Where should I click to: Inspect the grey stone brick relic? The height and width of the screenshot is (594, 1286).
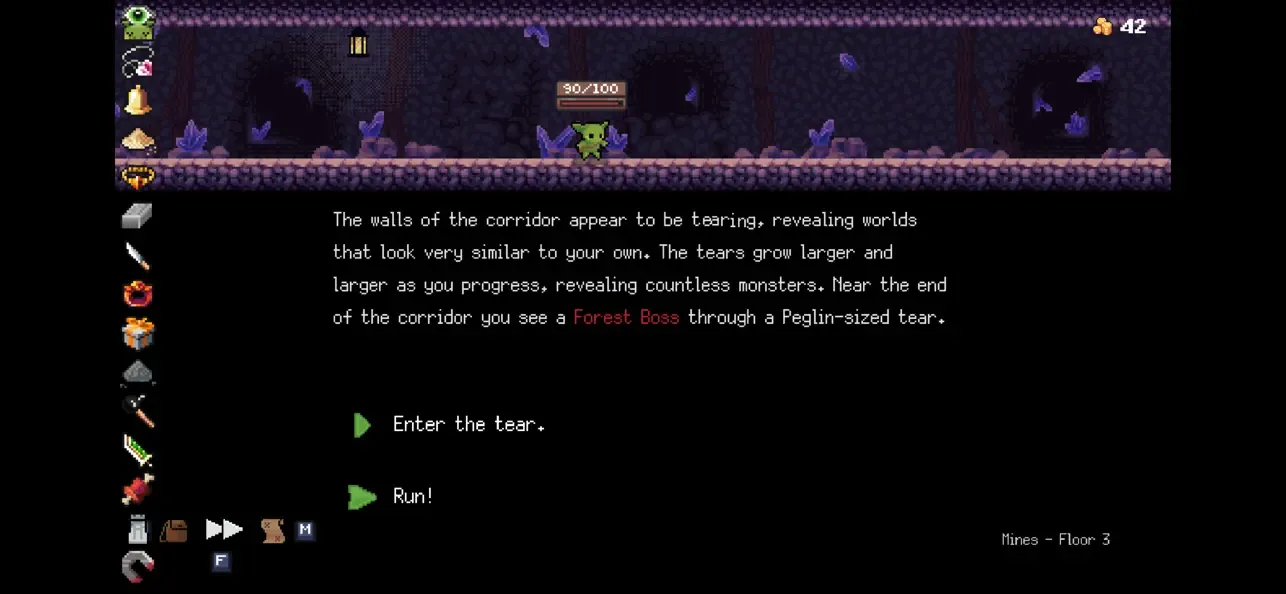tap(138, 216)
